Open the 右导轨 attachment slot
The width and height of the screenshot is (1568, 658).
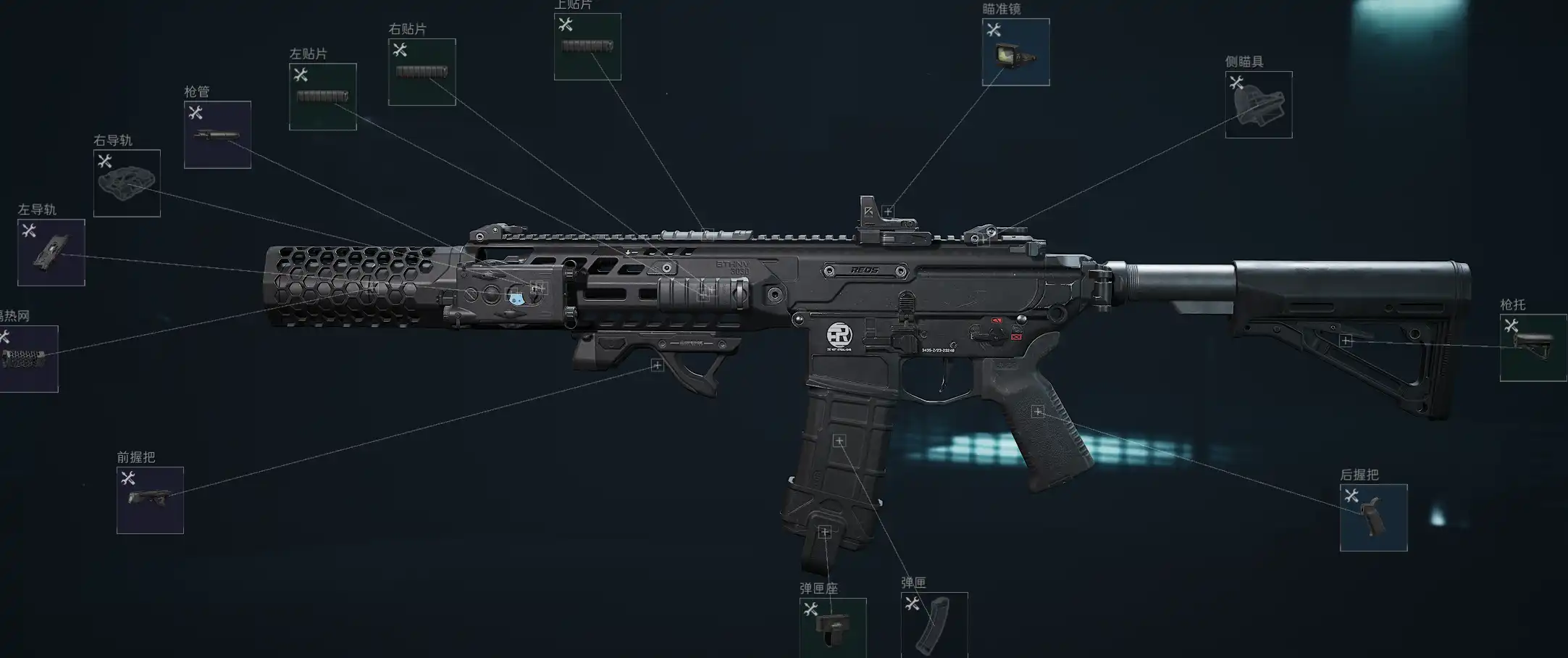tap(127, 183)
